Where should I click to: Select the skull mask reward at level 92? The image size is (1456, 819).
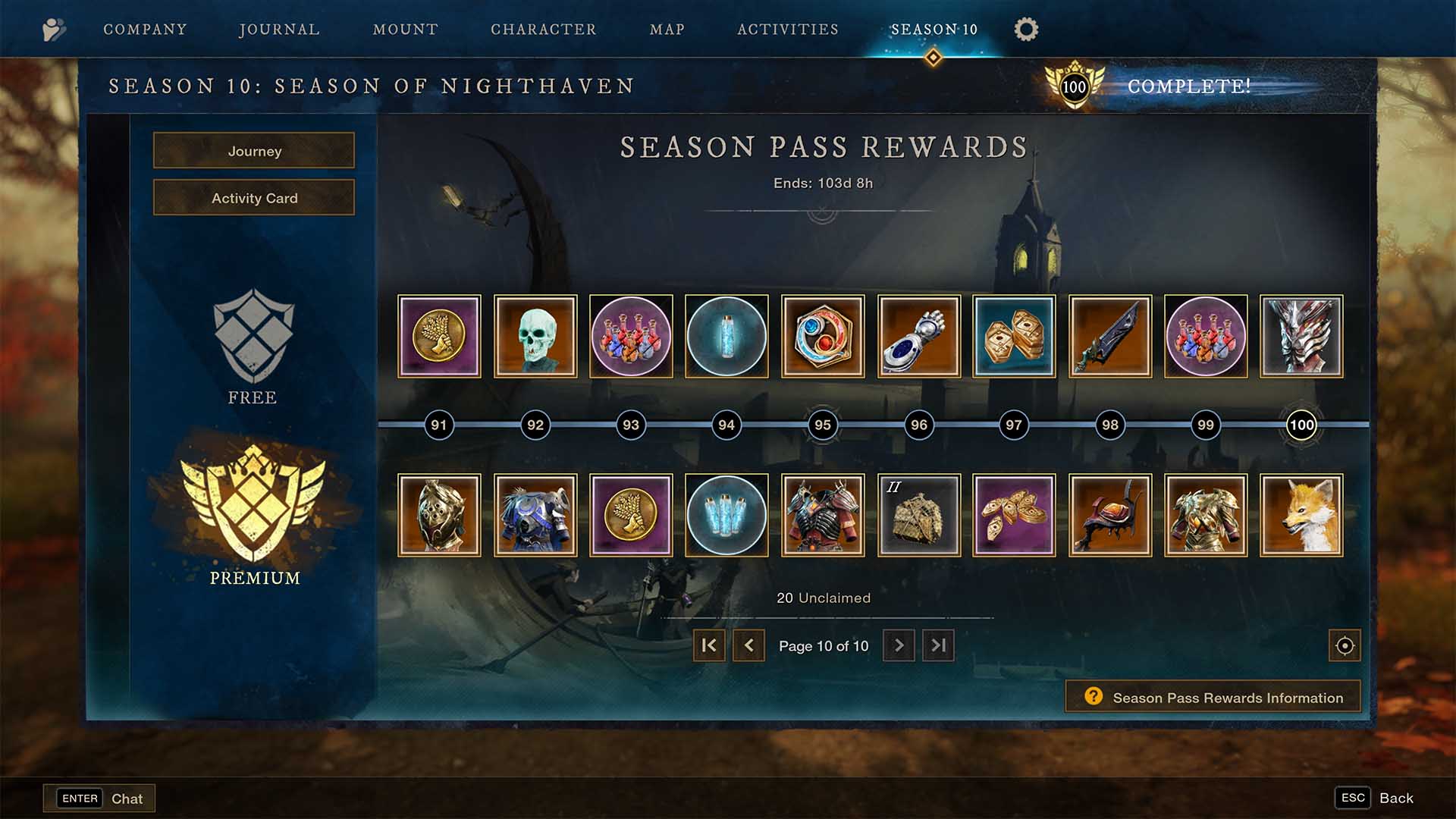536,336
